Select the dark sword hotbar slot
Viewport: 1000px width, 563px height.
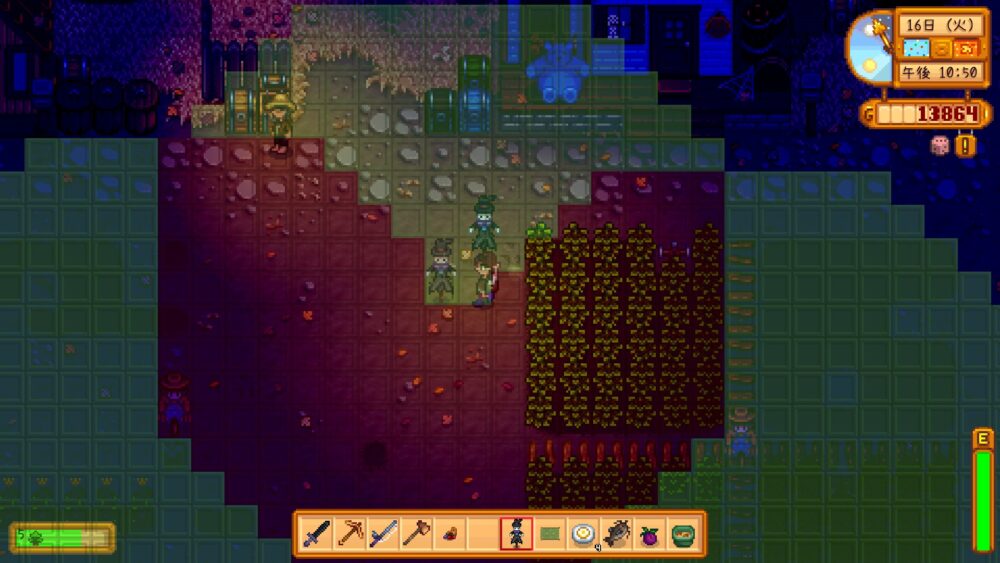317,534
